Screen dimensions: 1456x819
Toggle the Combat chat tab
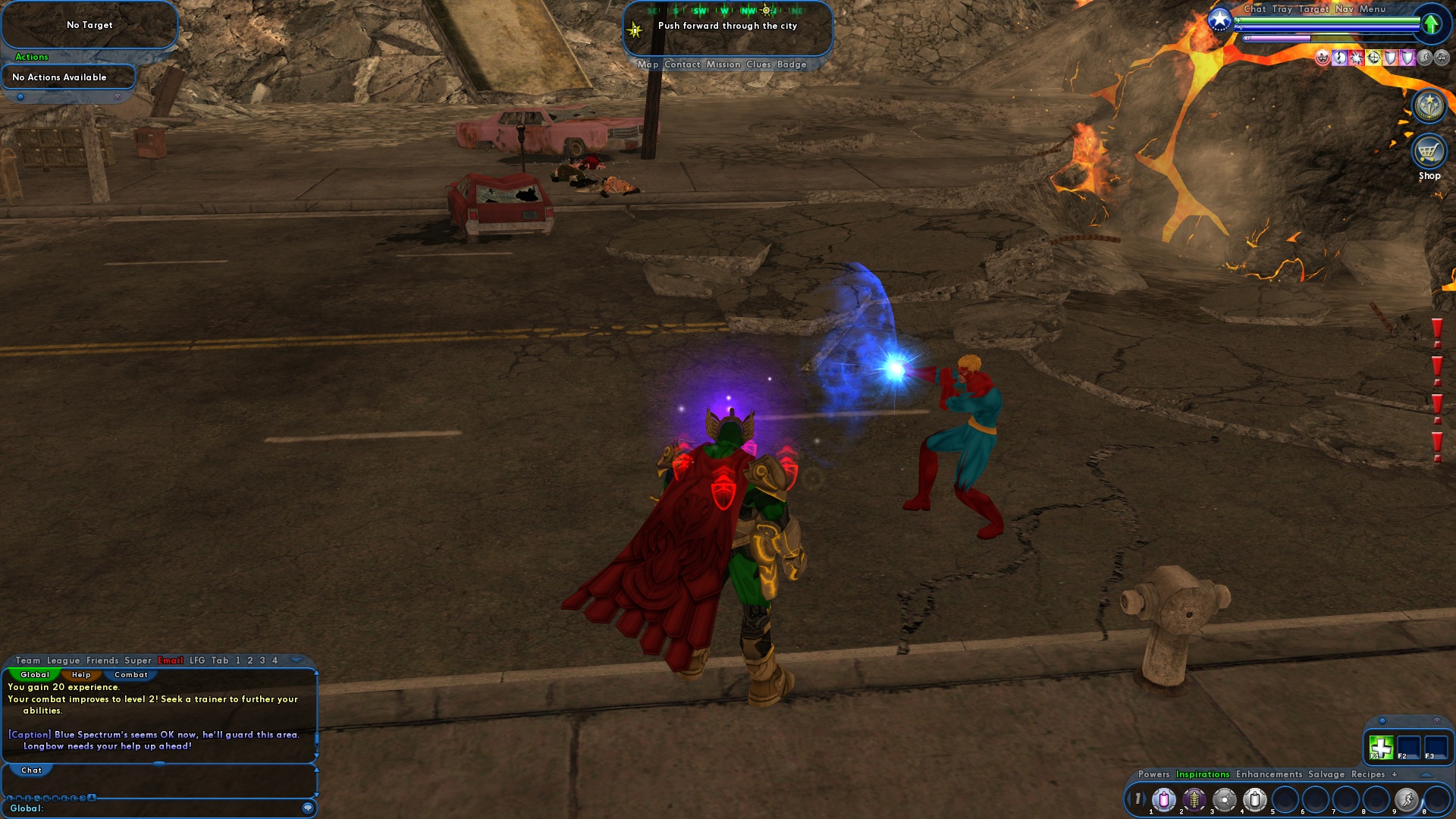pos(130,675)
